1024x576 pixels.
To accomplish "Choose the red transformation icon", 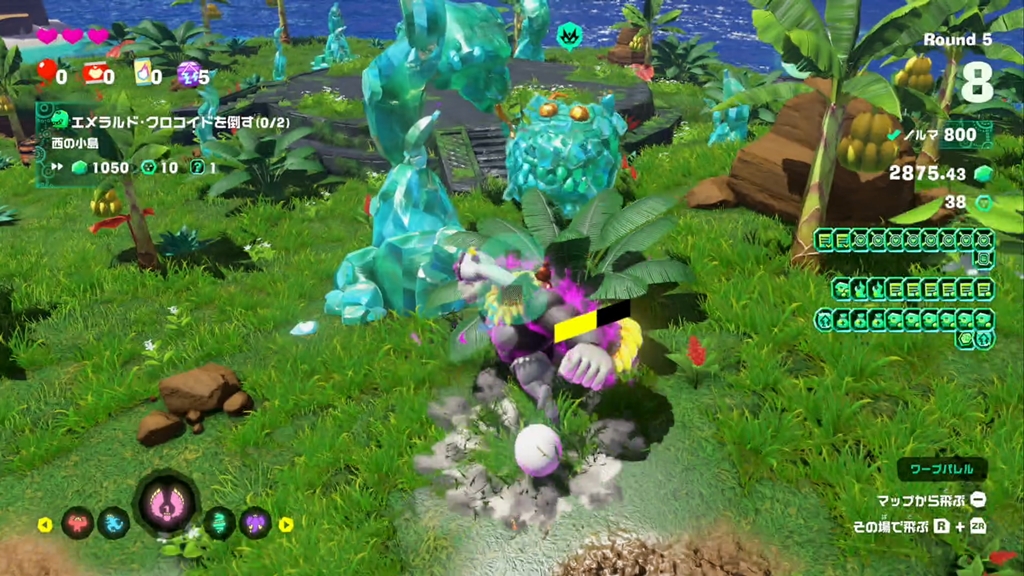I will point(78,522).
